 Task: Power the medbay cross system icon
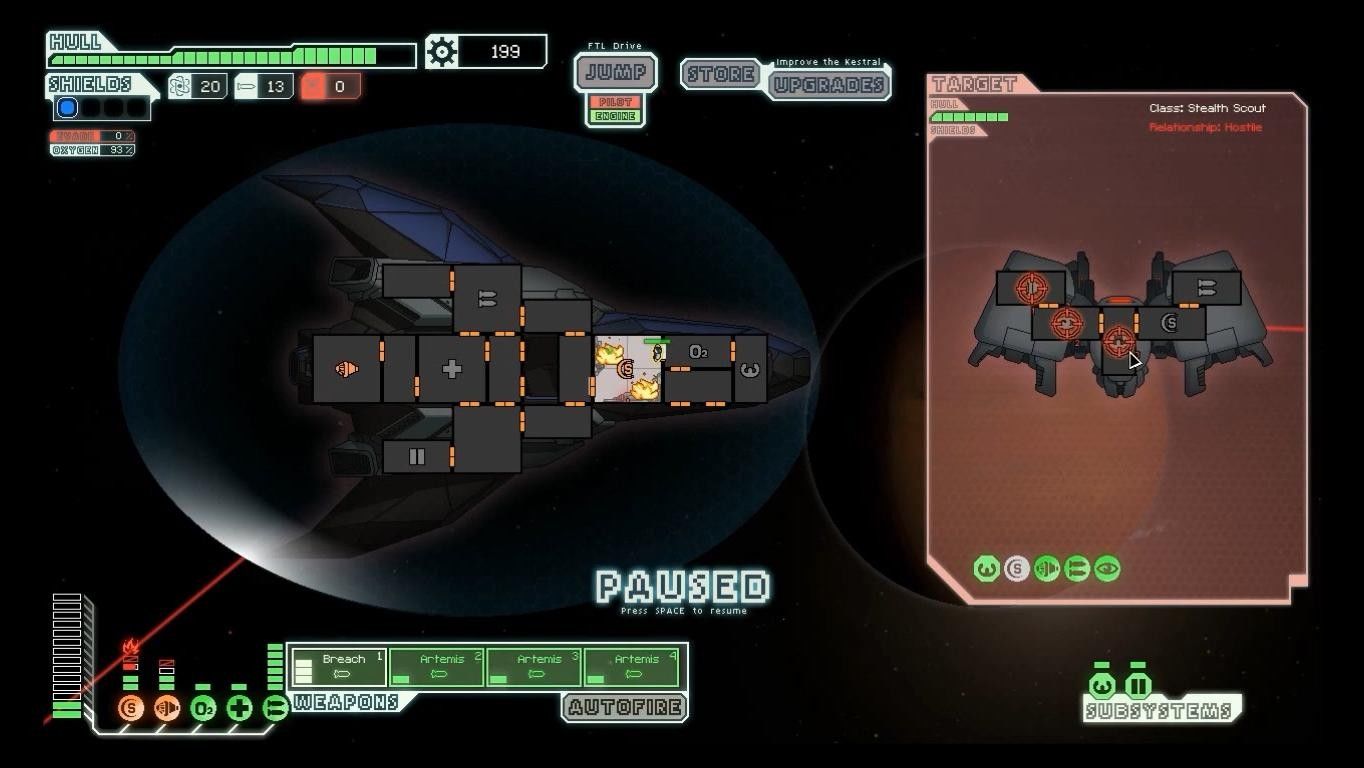click(239, 709)
